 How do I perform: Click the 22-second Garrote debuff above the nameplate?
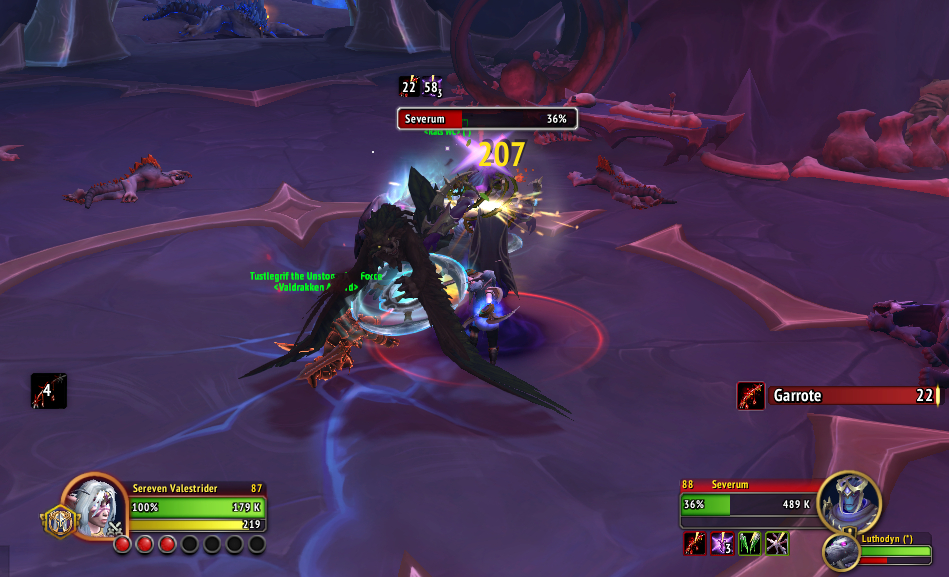409,87
